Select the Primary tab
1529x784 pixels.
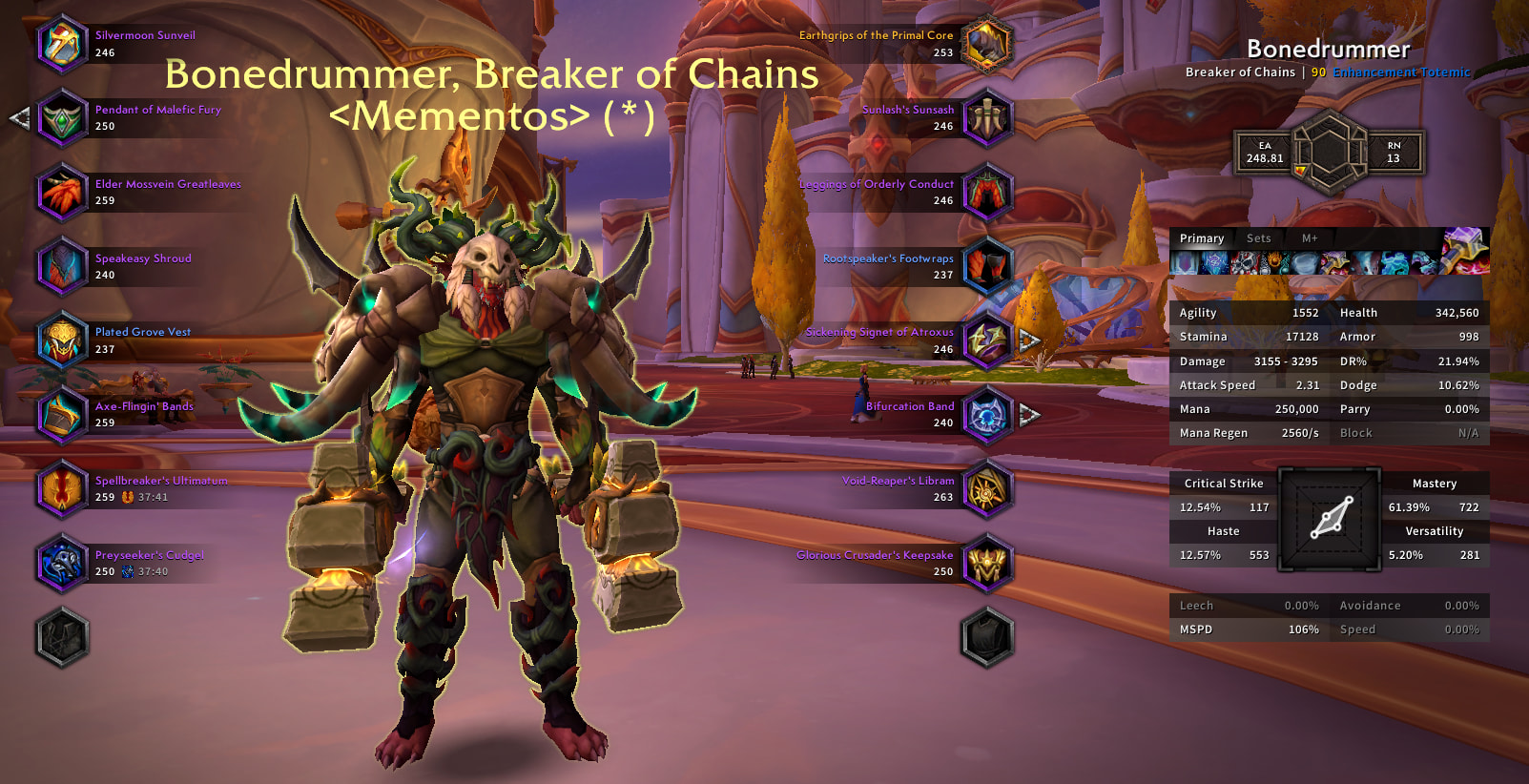[1202, 238]
